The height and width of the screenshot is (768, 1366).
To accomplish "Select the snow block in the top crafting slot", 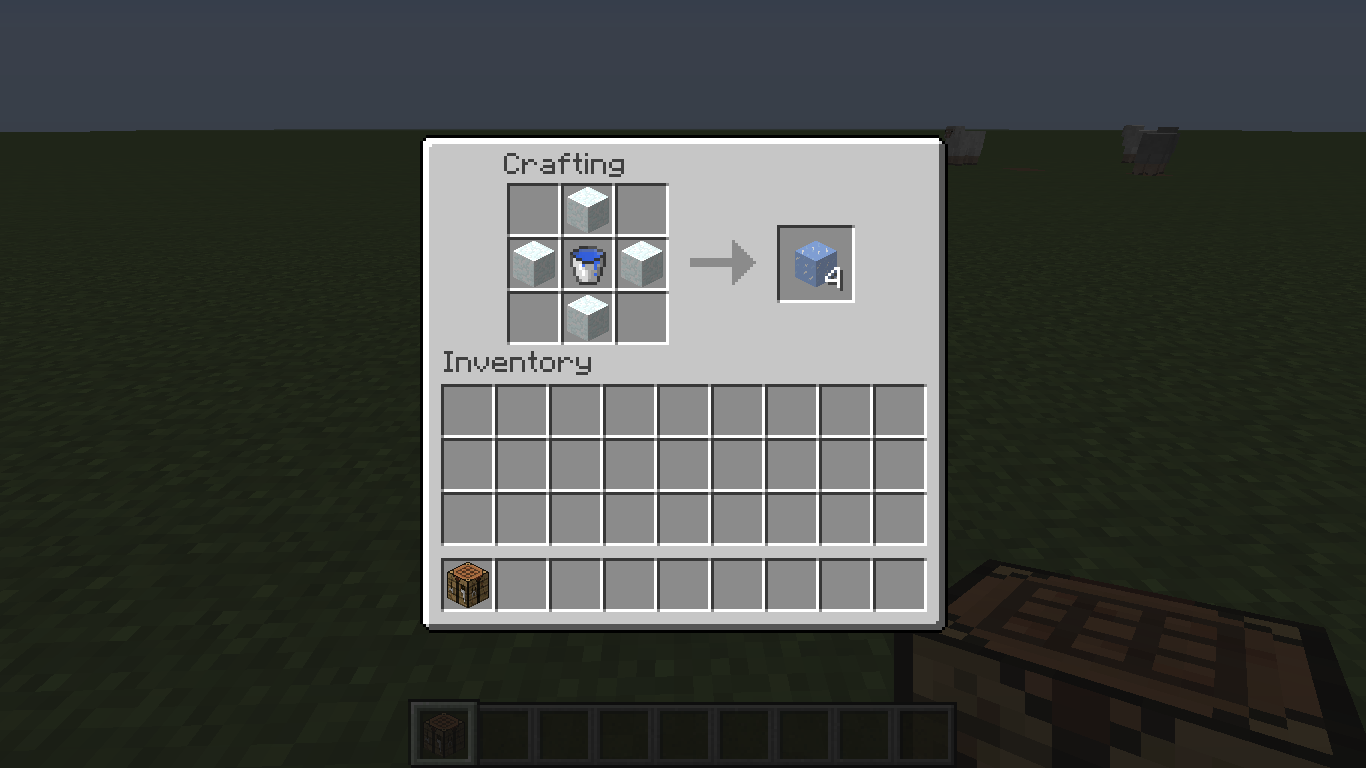I will (x=587, y=209).
